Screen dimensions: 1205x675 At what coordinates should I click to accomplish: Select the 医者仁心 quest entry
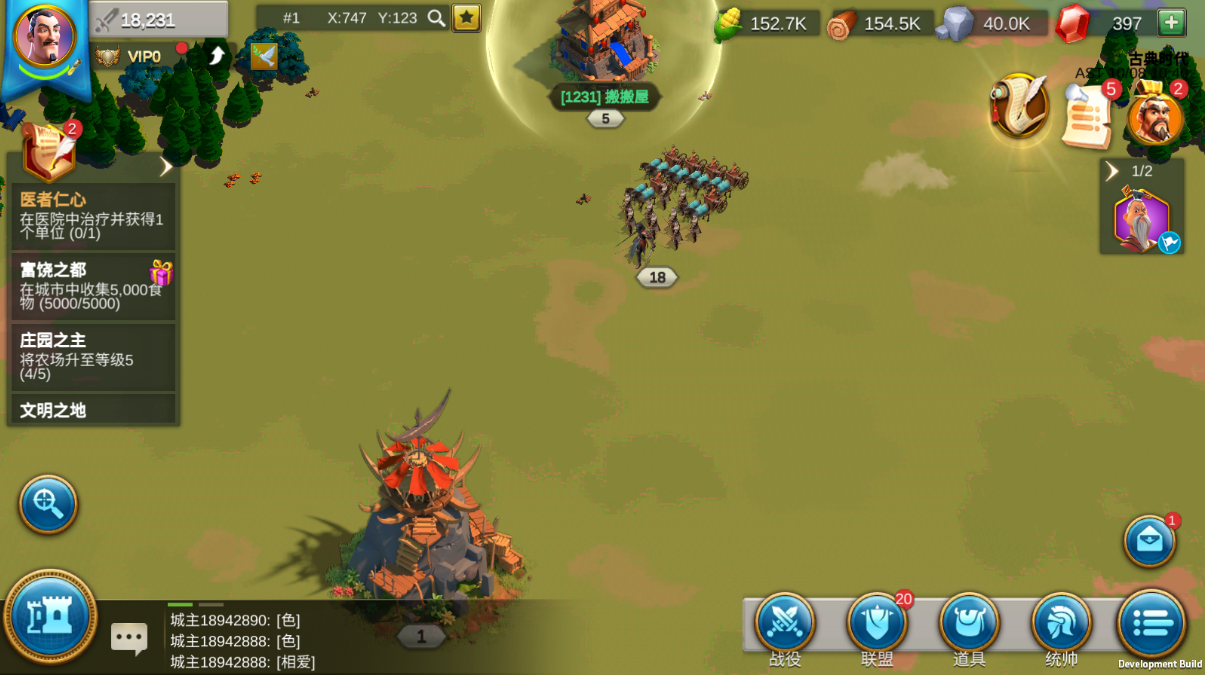(93, 215)
